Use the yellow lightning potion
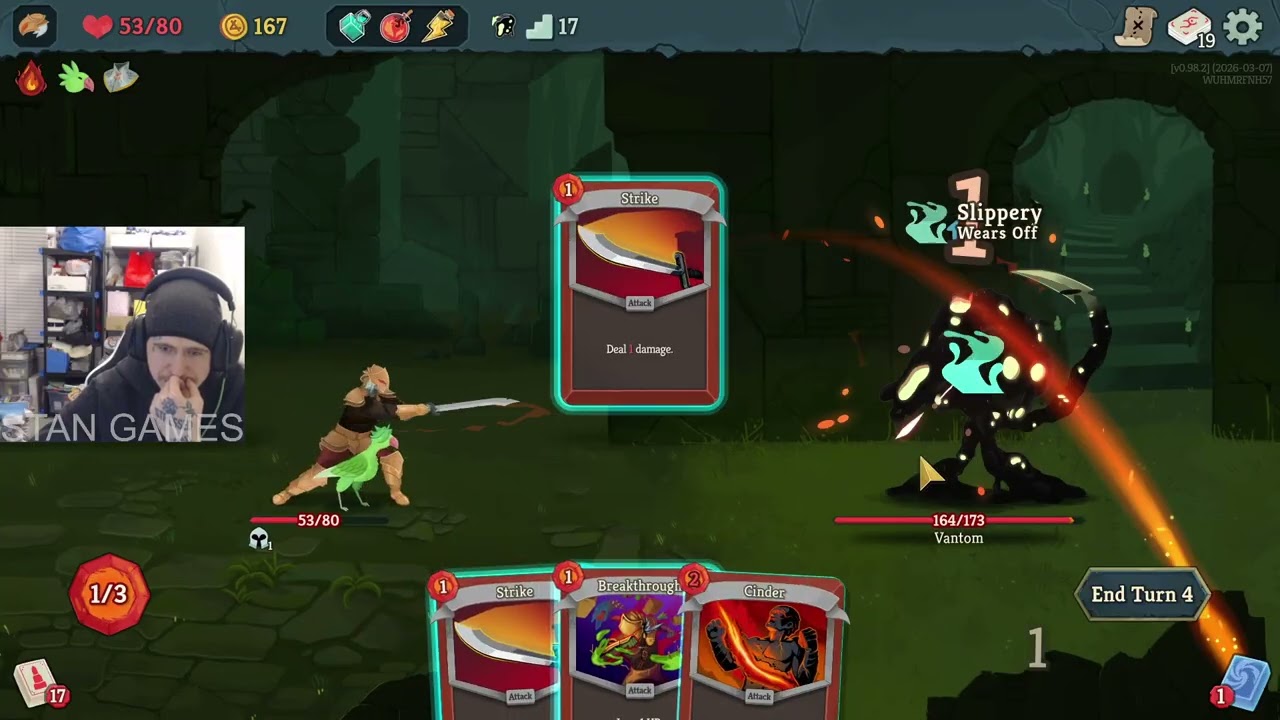Image resolution: width=1280 pixels, height=720 pixels. [438, 27]
